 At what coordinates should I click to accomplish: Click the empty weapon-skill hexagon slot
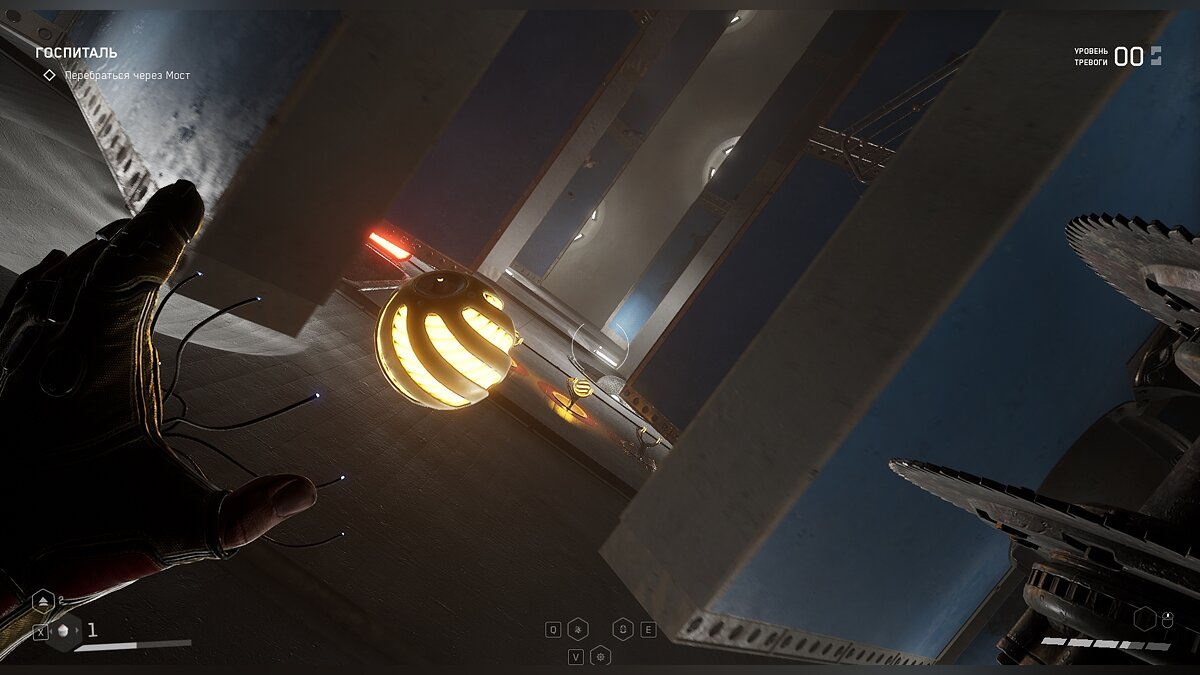(x=1144, y=619)
